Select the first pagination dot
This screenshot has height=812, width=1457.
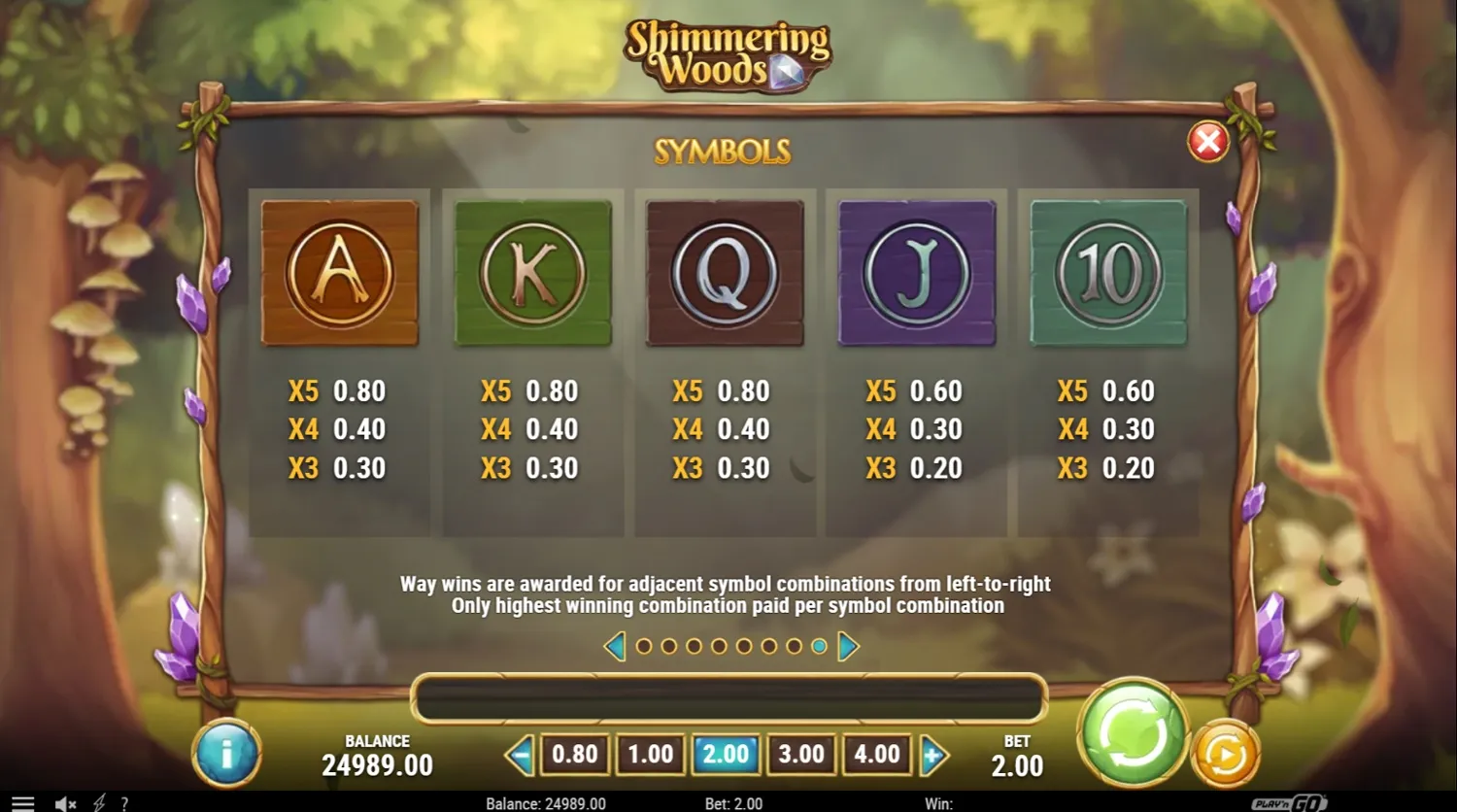click(x=645, y=644)
